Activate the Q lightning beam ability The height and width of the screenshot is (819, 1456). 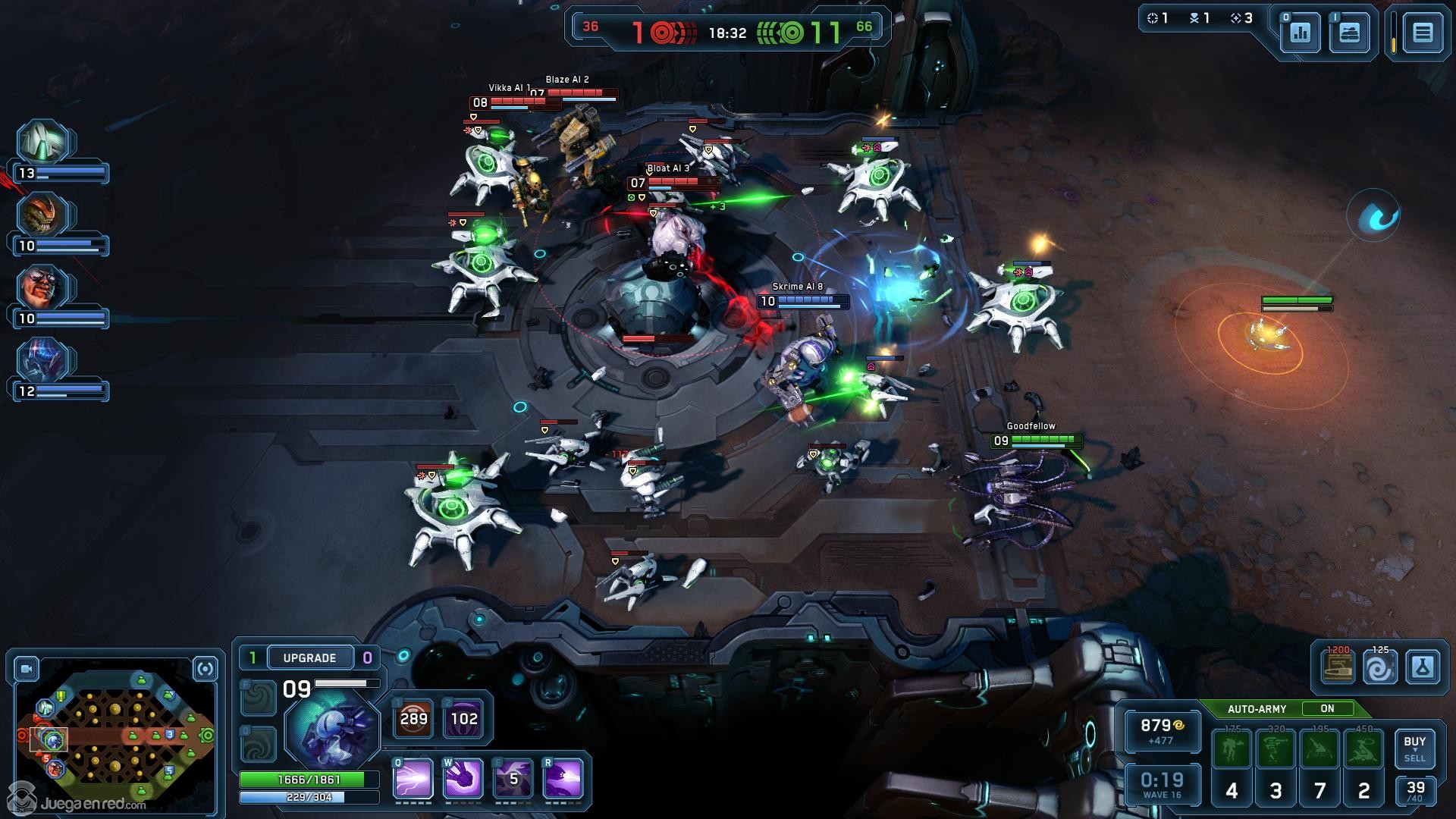(x=413, y=778)
